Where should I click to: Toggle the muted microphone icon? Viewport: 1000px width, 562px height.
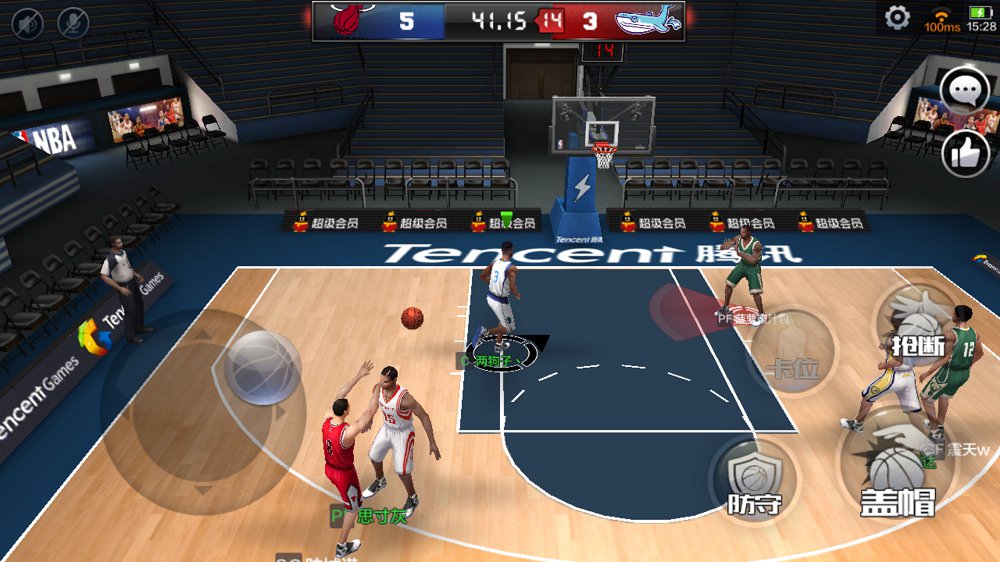pyautogui.click(x=73, y=21)
